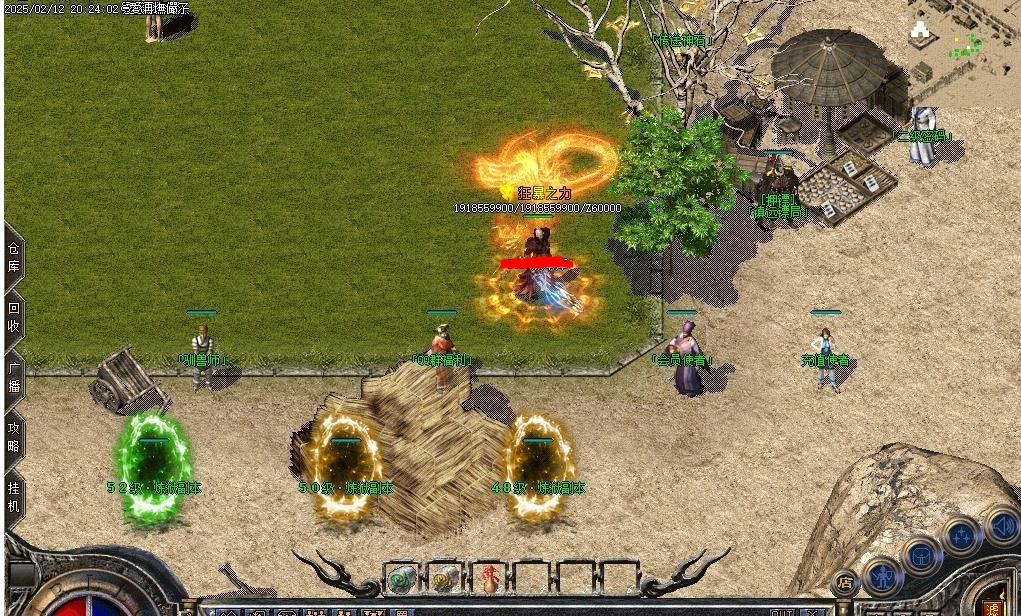Open the 仓库 warehouse side tab
This screenshot has height=616, width=1021.
14,257
